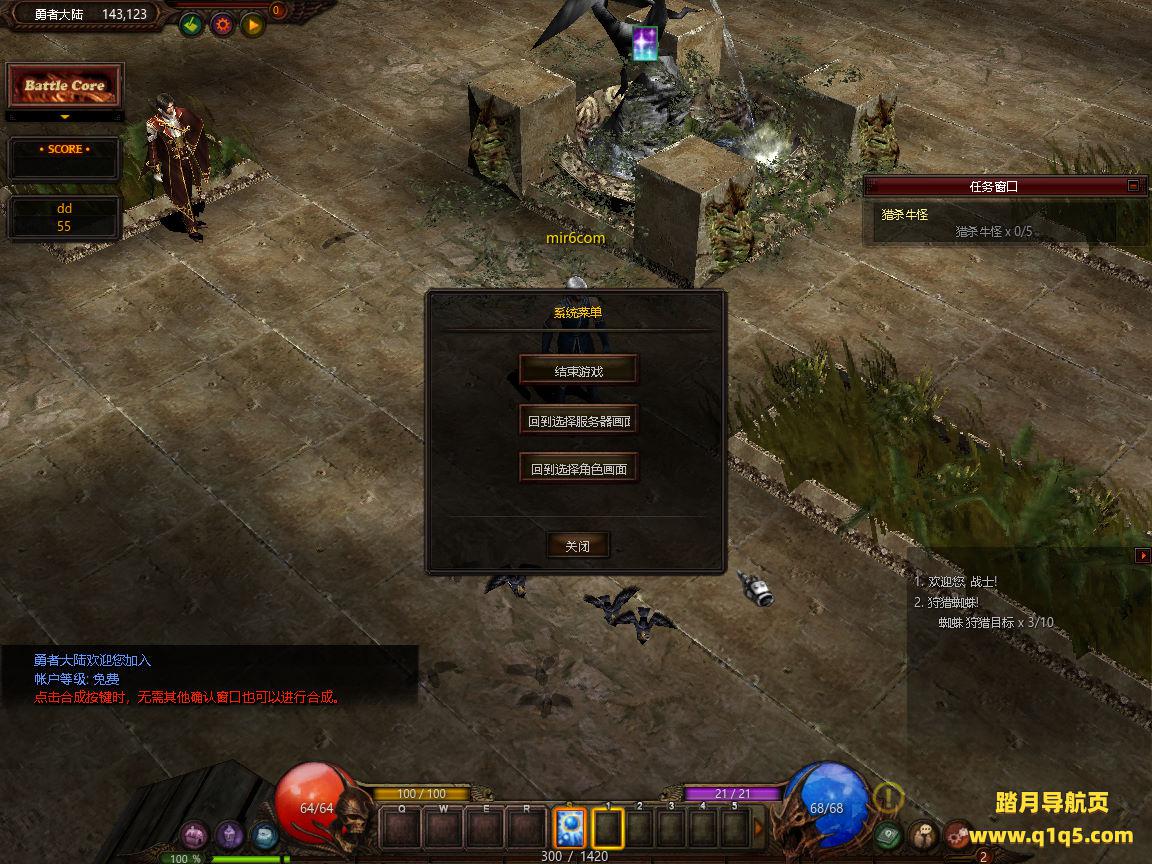This screenshot has height=864, width=1152.
Task: Toggle the red arrow on the quest log panel
Action: tap(1142, 555)
